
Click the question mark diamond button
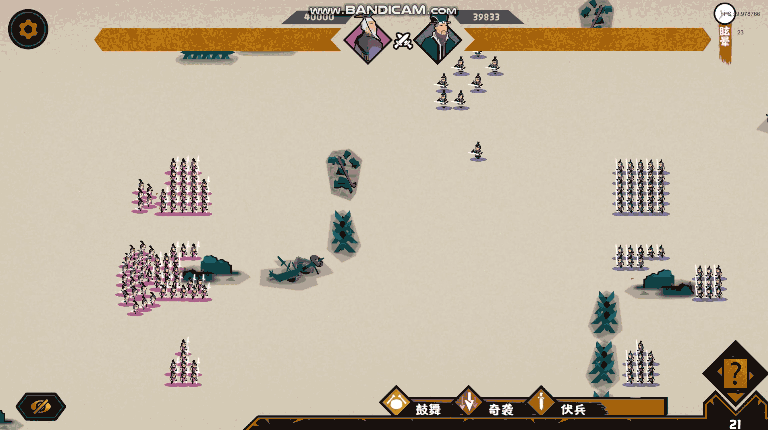735,373
